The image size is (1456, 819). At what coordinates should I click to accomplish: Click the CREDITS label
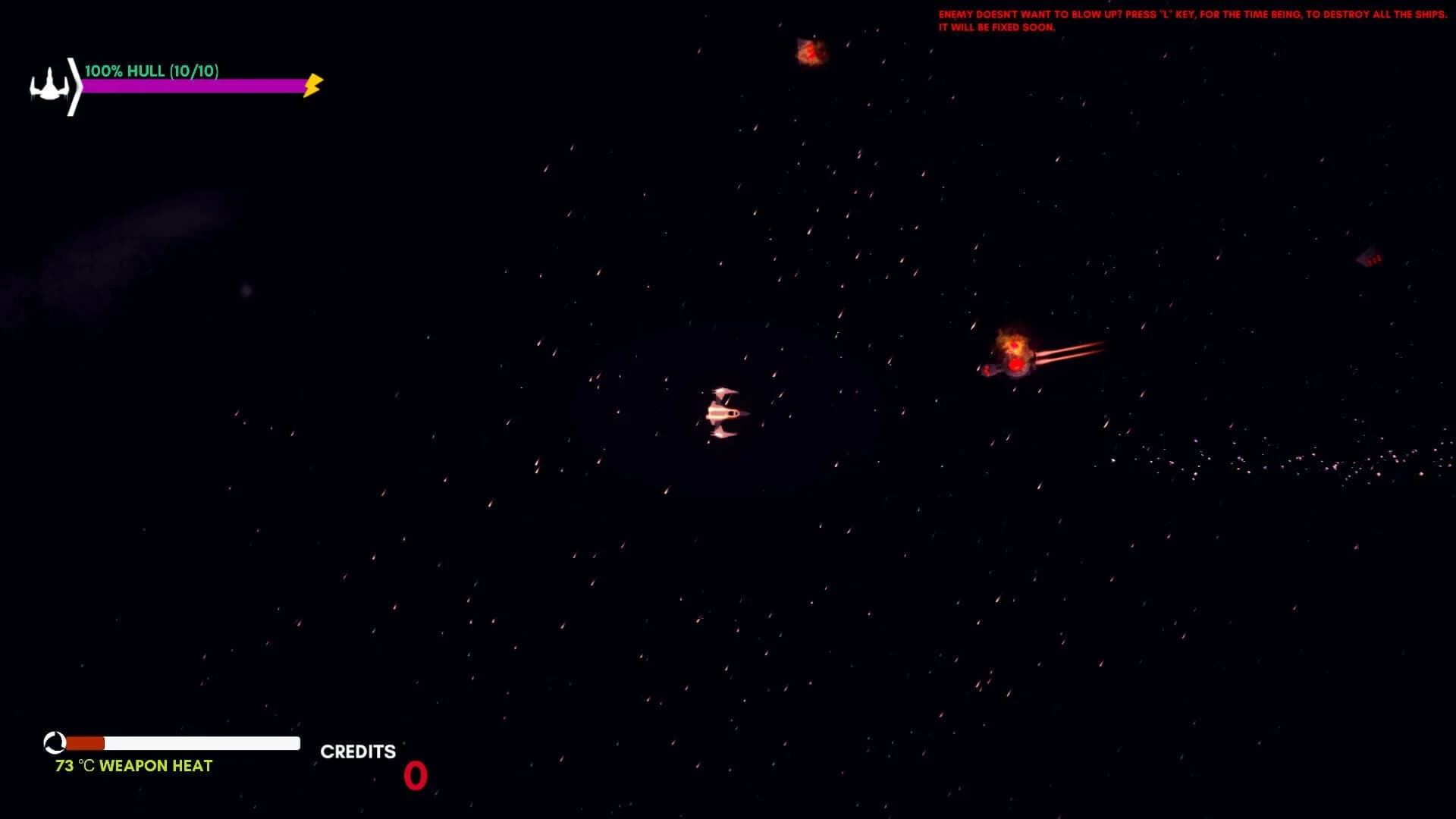pos(358,752)
